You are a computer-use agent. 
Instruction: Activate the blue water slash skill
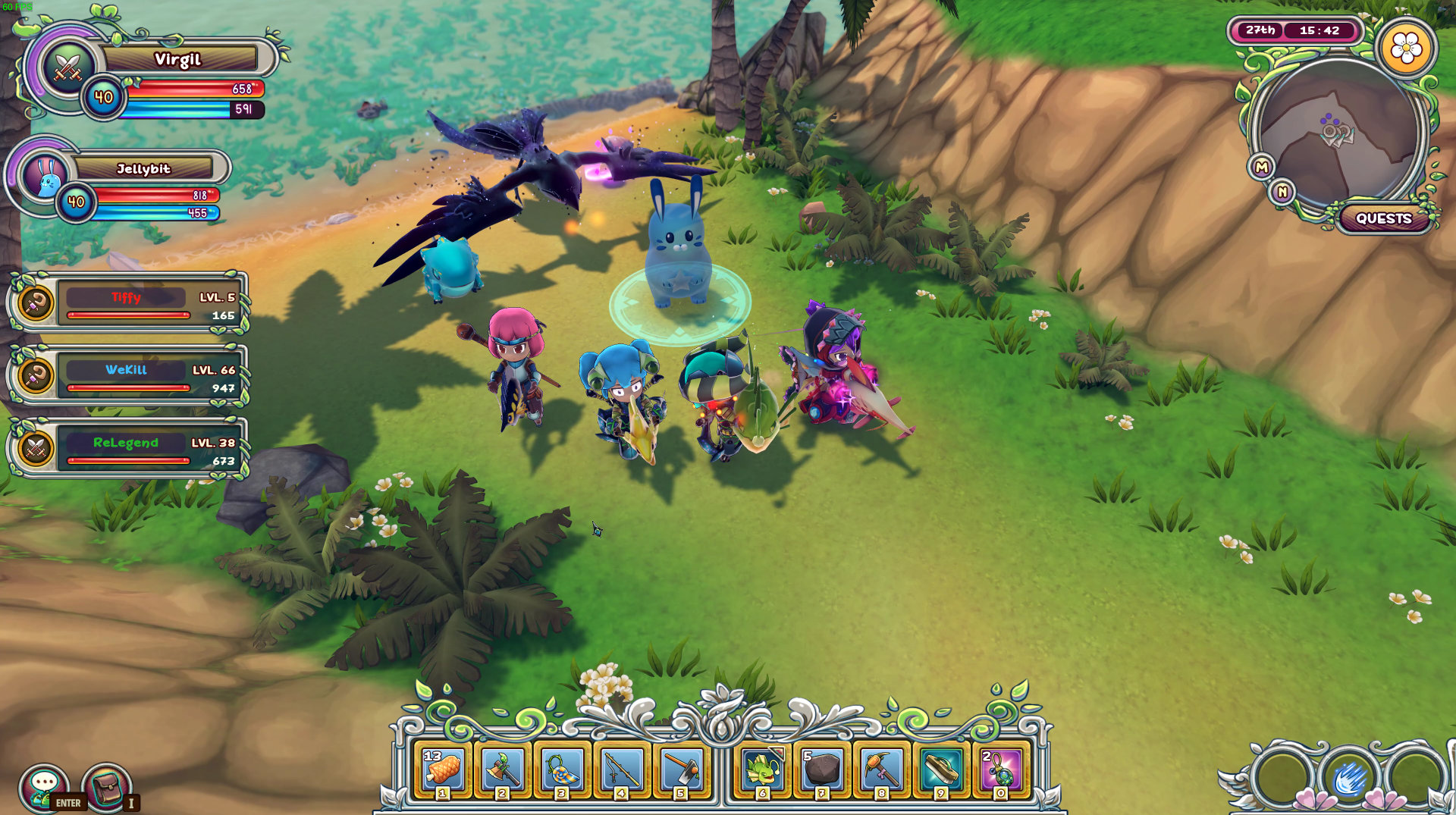1349,778
